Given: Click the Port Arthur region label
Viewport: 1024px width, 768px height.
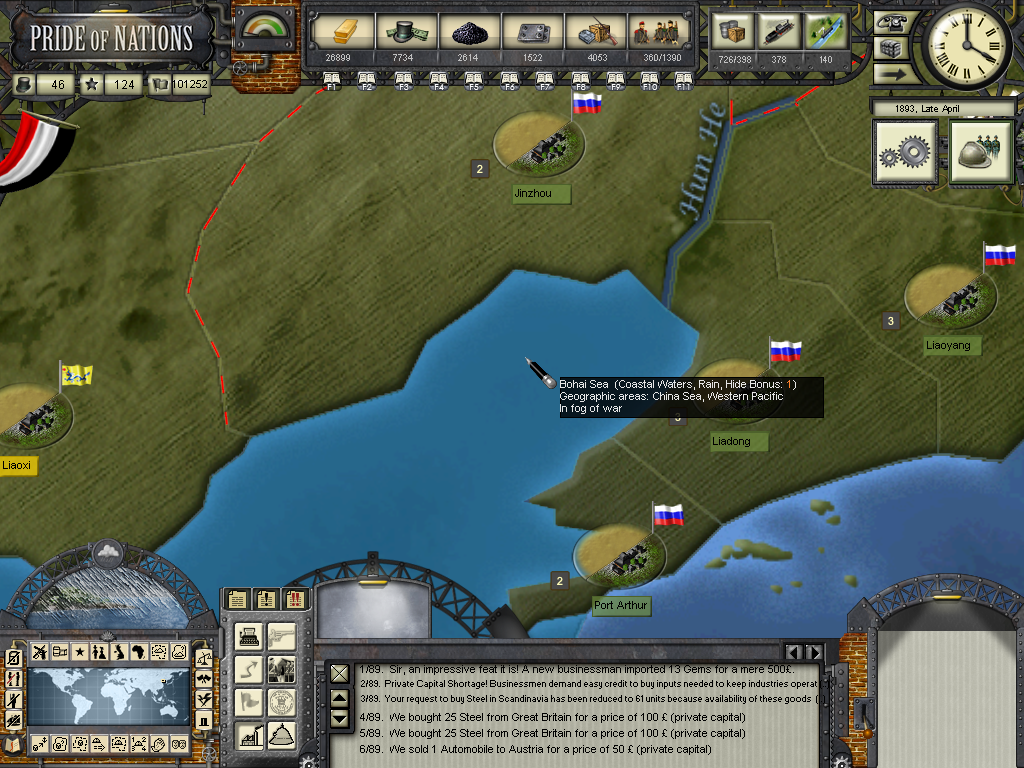Looking at the screenshot, I should point(621,606).
